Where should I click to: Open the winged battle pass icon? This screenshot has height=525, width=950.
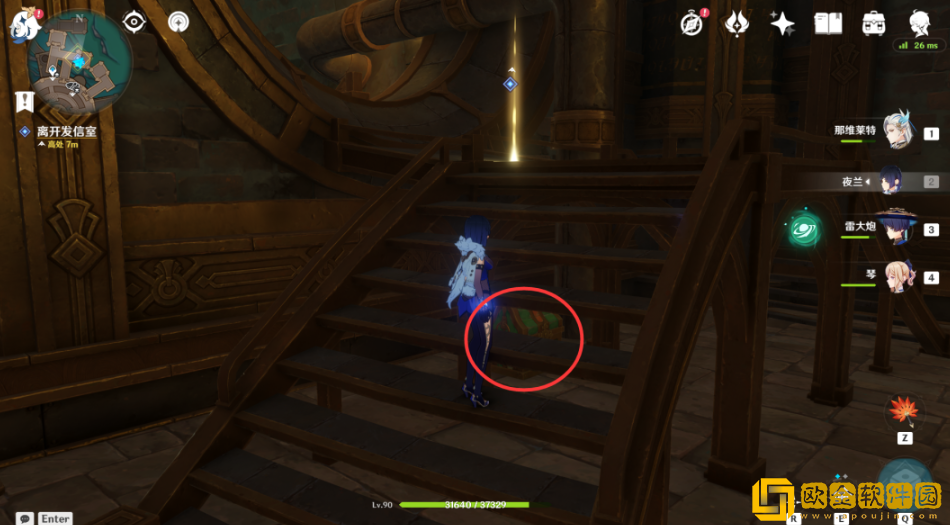(x=737, y=23)
